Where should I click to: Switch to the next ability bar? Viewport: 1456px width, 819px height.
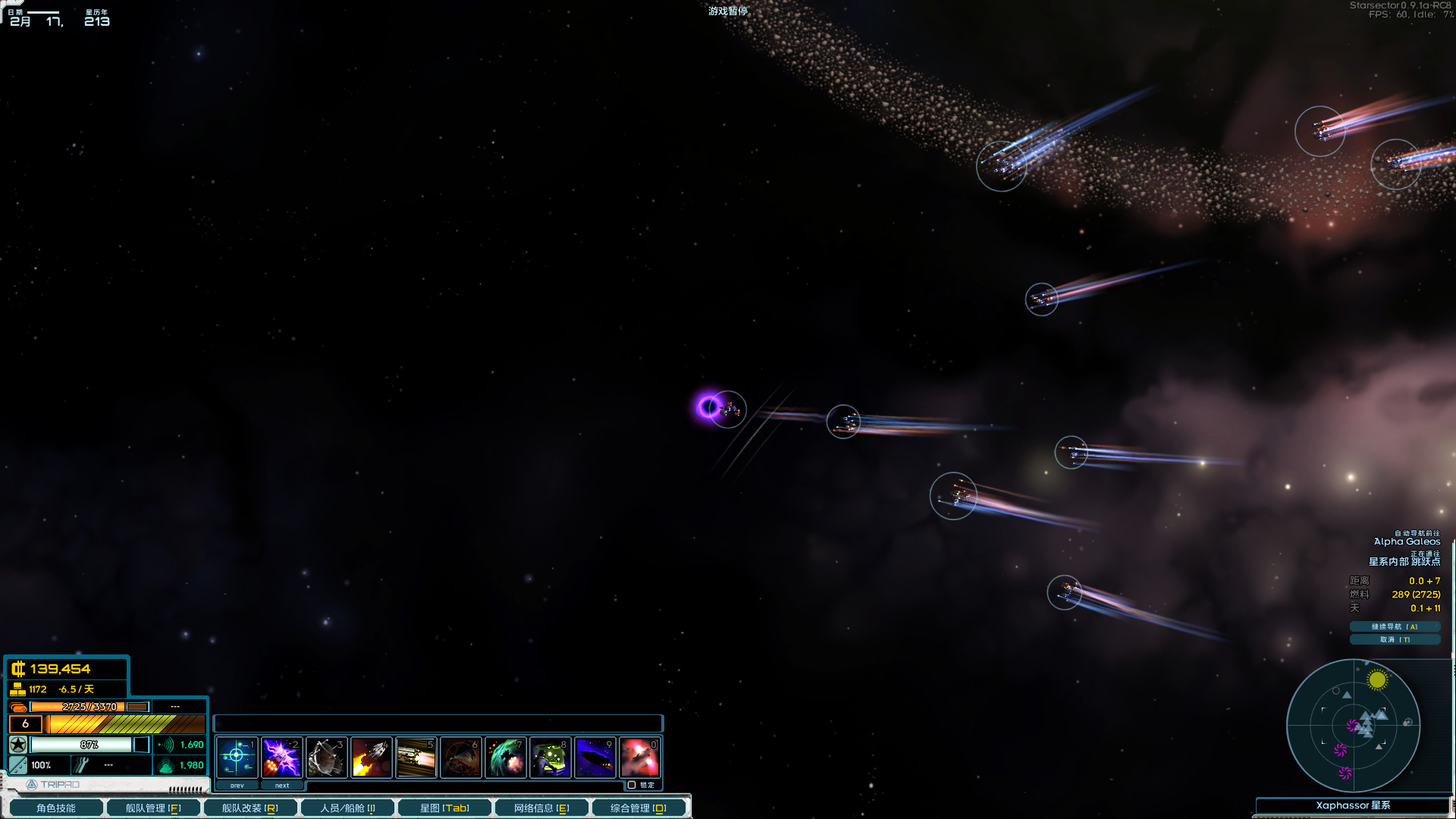(282, 786)
